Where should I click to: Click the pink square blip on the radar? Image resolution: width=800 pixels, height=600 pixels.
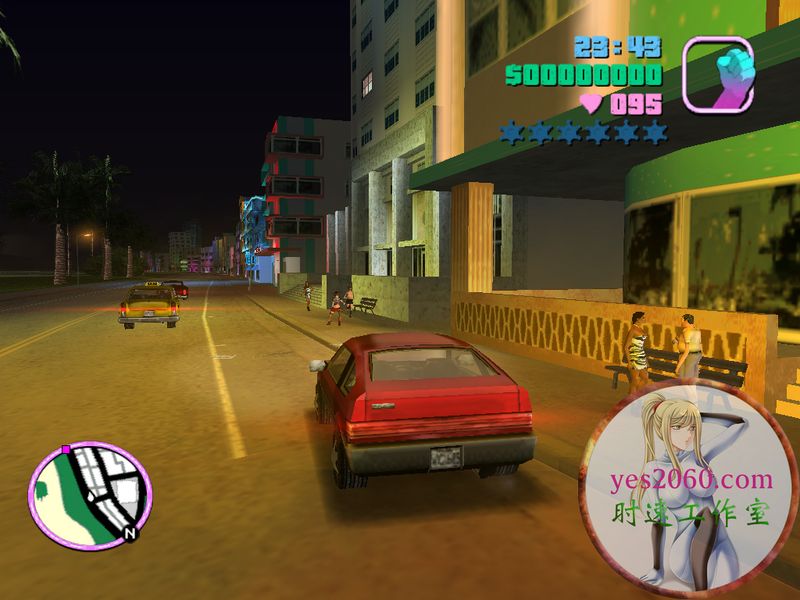pyautogui.click(x=66, y=450)
